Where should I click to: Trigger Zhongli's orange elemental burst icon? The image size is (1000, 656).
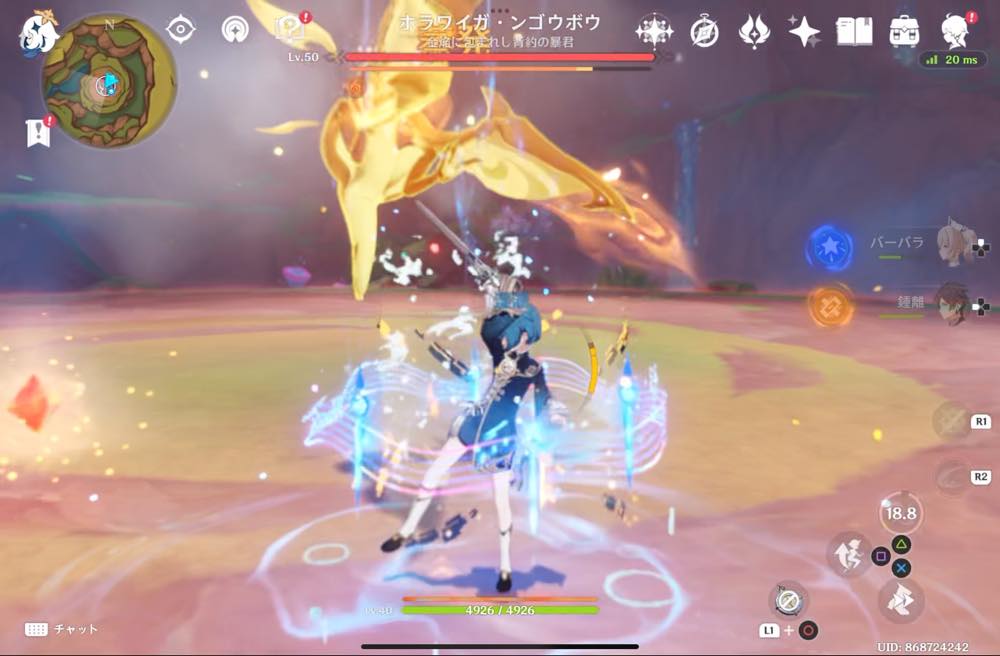830,306
